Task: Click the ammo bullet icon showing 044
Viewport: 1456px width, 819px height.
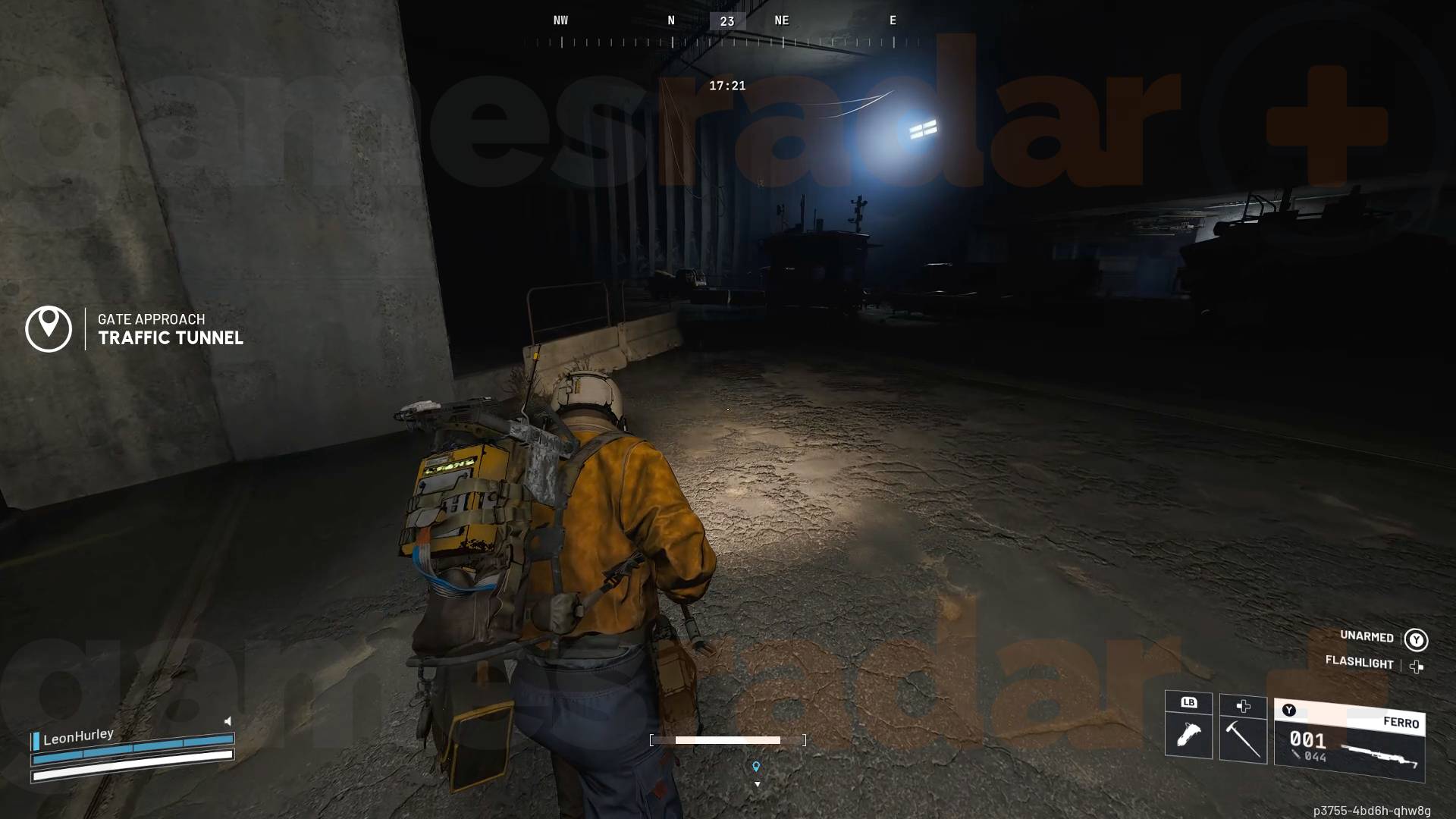Action: coord(1298,755)
